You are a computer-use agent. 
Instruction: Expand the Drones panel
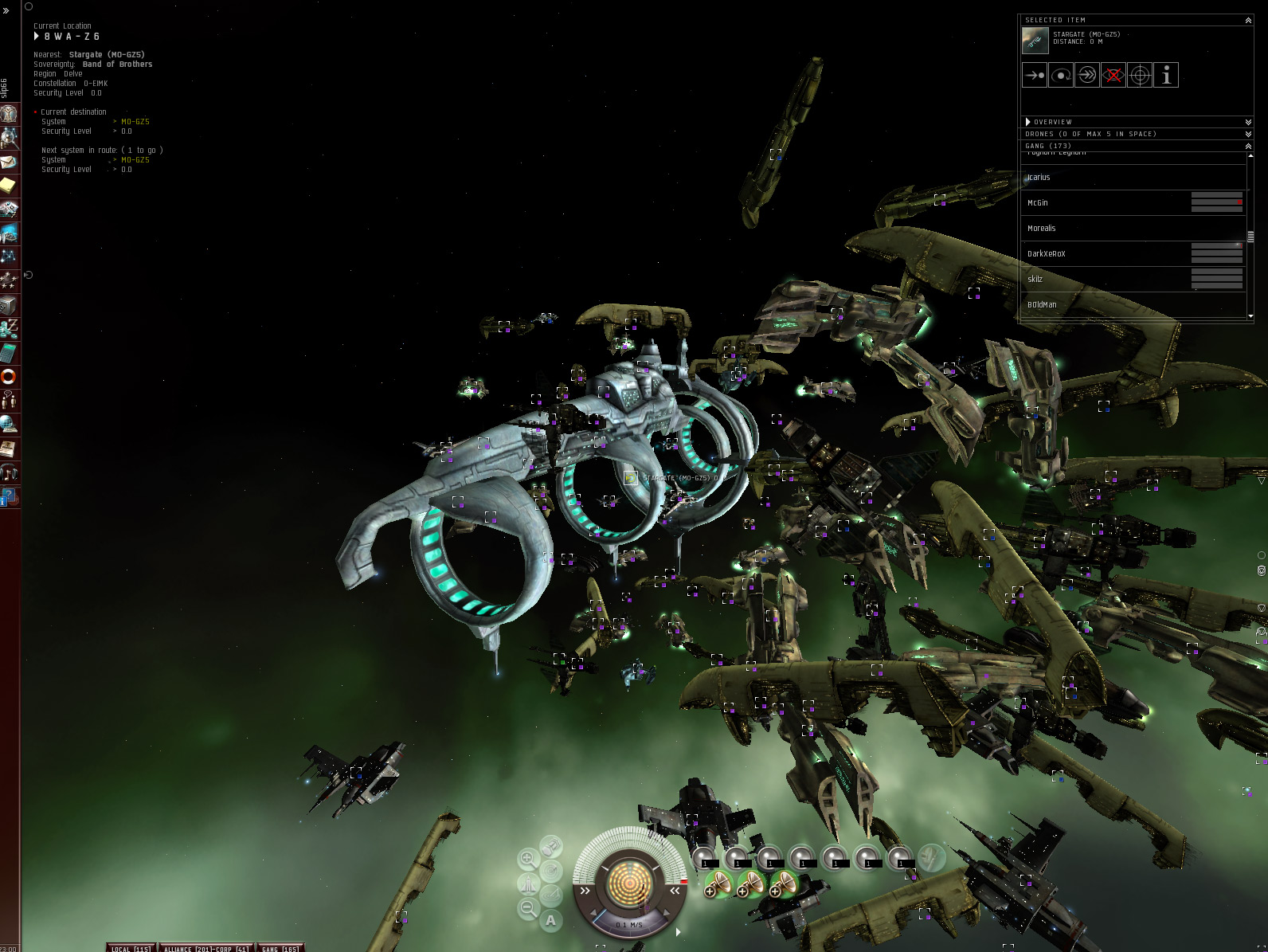(1248, 134)
